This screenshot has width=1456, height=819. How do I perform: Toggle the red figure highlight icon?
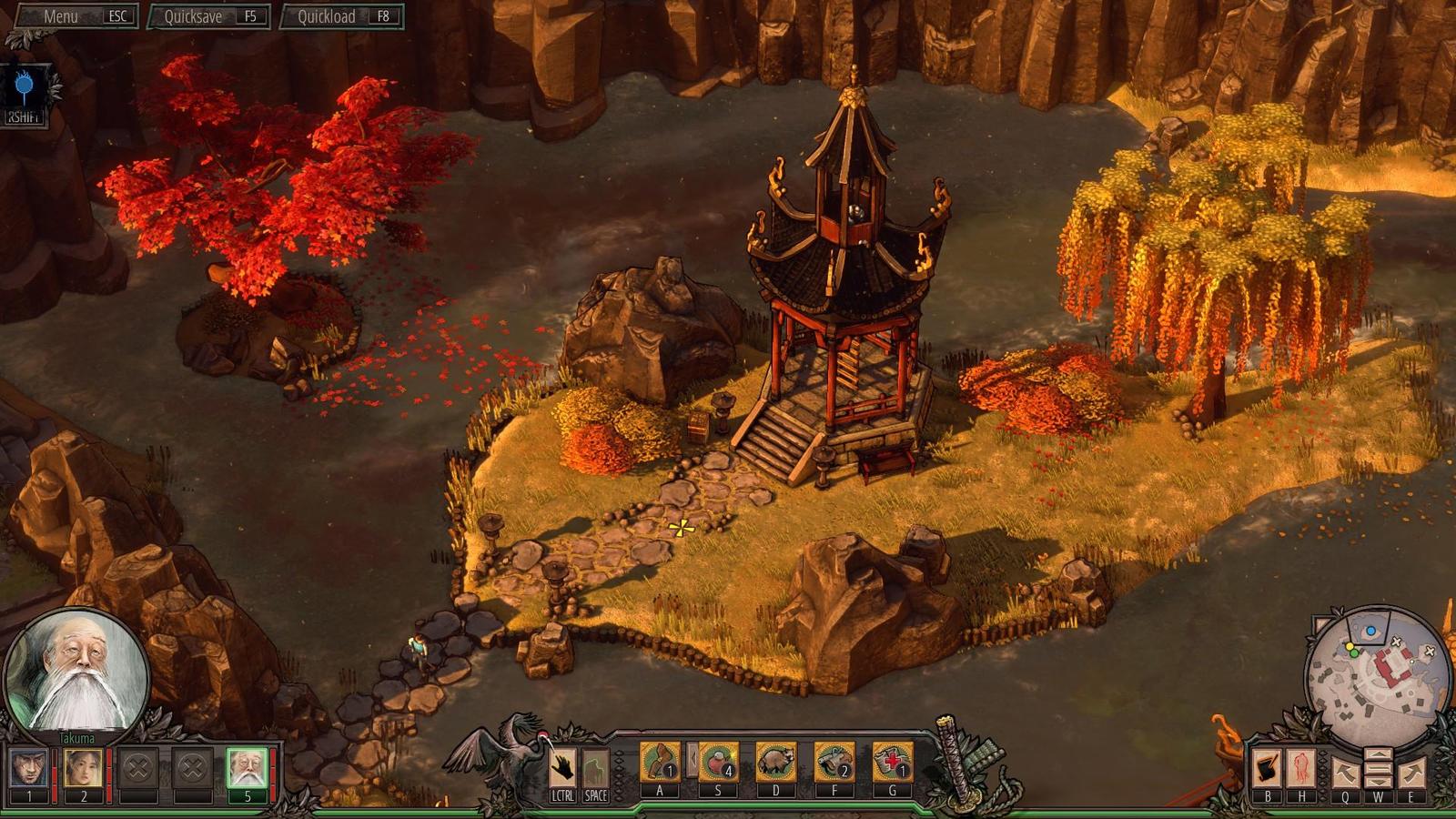[x=1300, y=769]
